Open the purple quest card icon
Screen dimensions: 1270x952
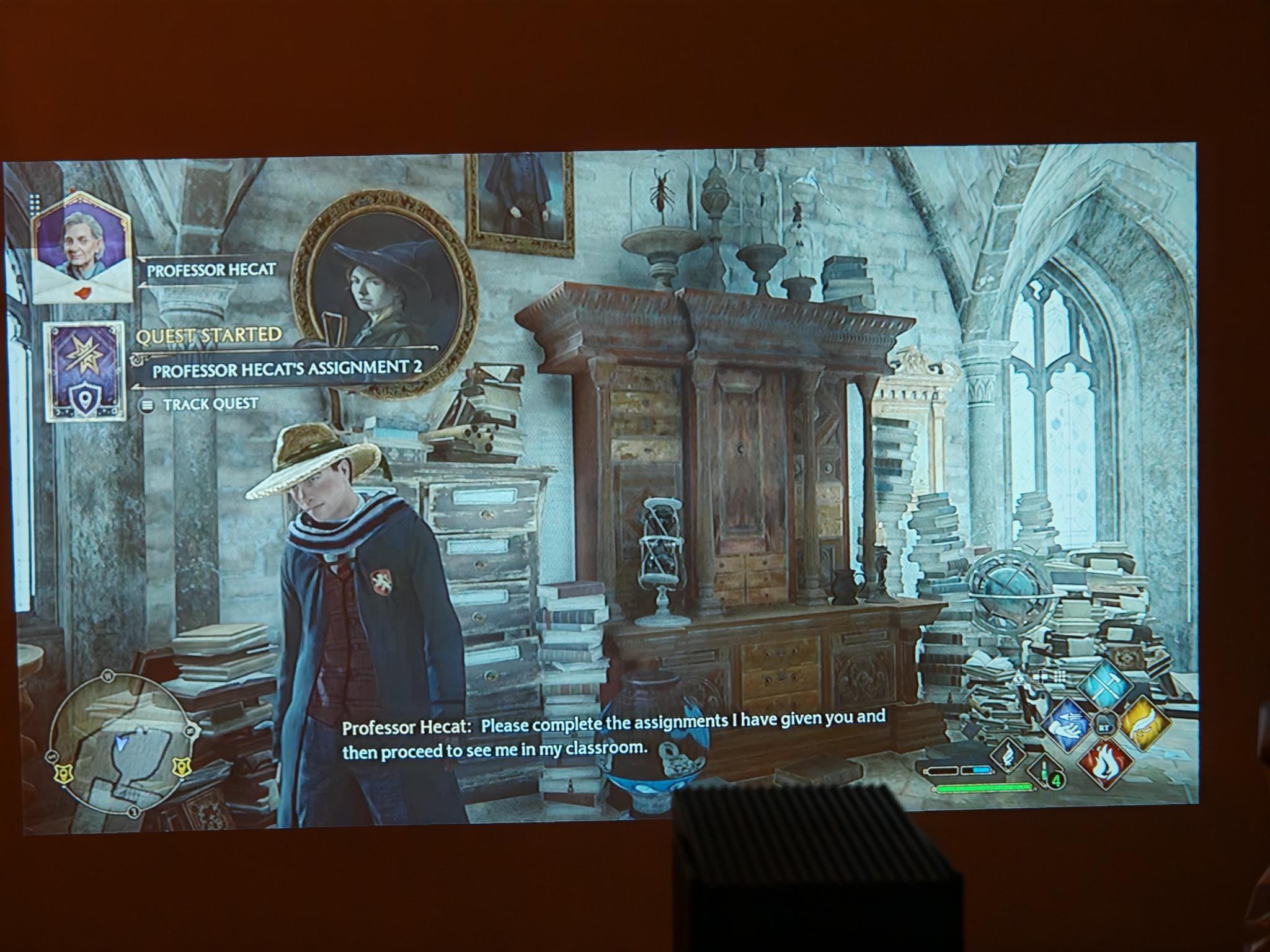pyautogui.click(x=85, y=371)
